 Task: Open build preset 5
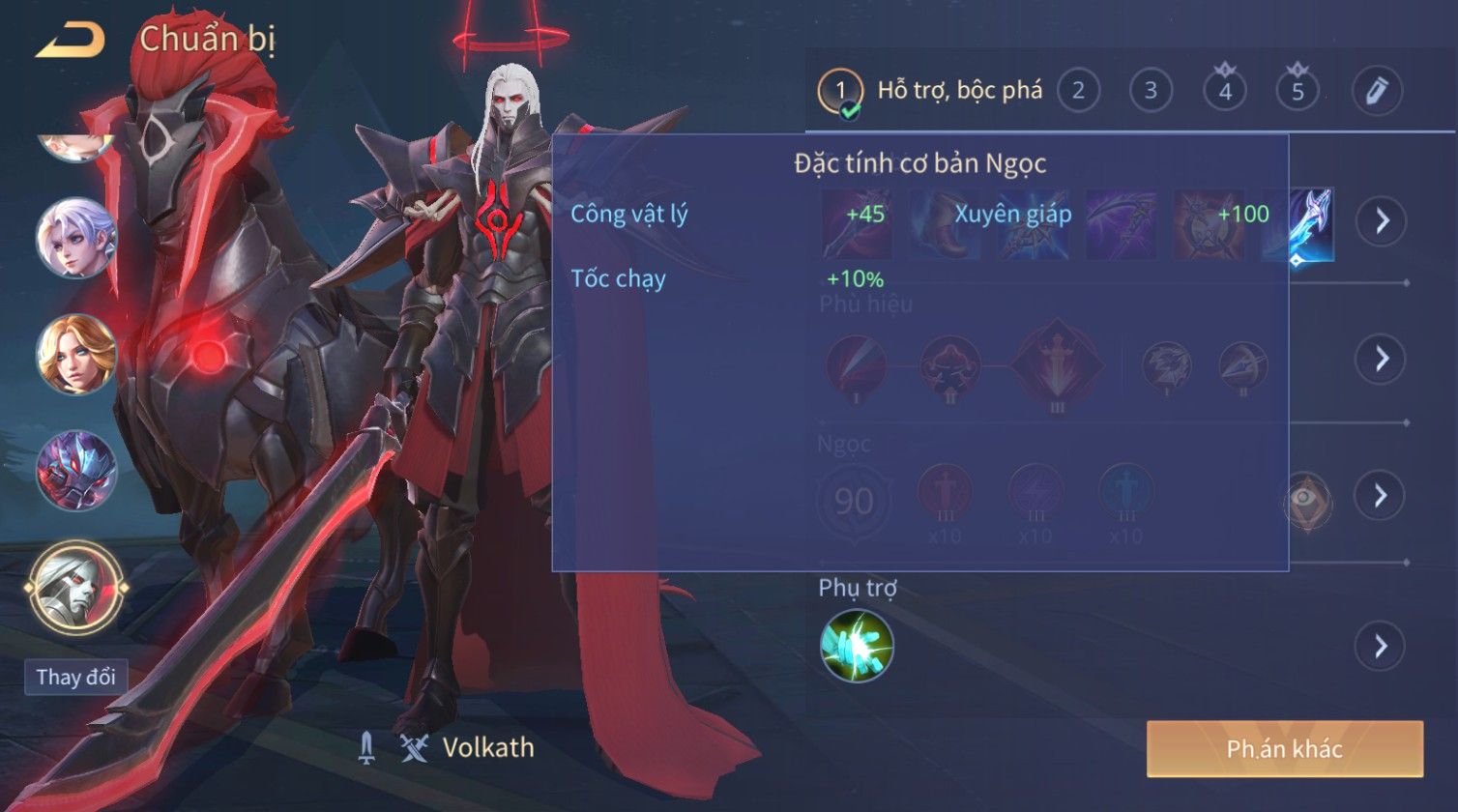pyautogui.click(x=1298, y=91)
